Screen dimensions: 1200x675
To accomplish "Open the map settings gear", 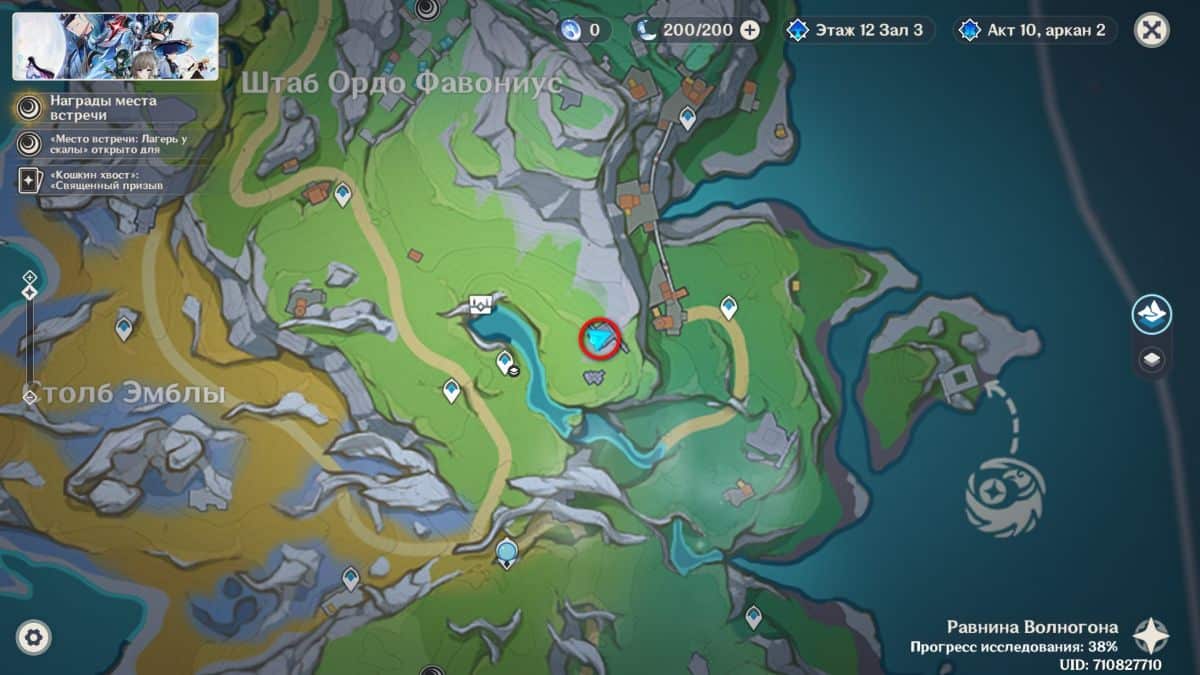I will [x=33, y=636].
